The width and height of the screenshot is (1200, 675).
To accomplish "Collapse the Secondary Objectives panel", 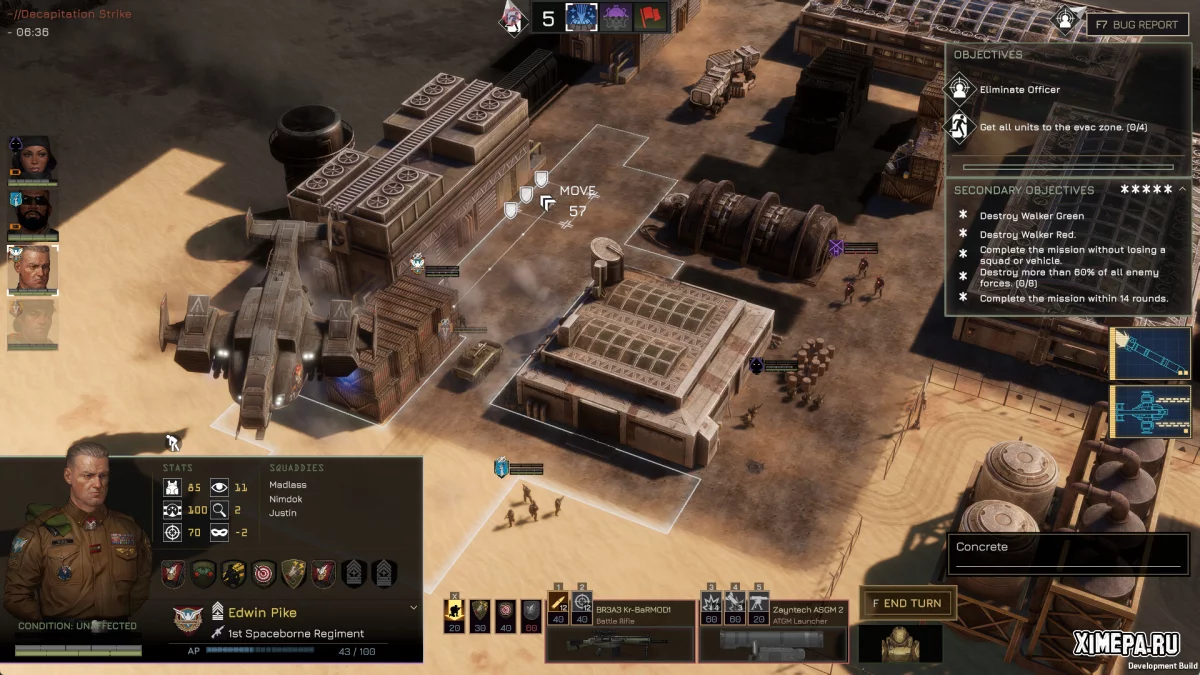I will [1182, 189].
